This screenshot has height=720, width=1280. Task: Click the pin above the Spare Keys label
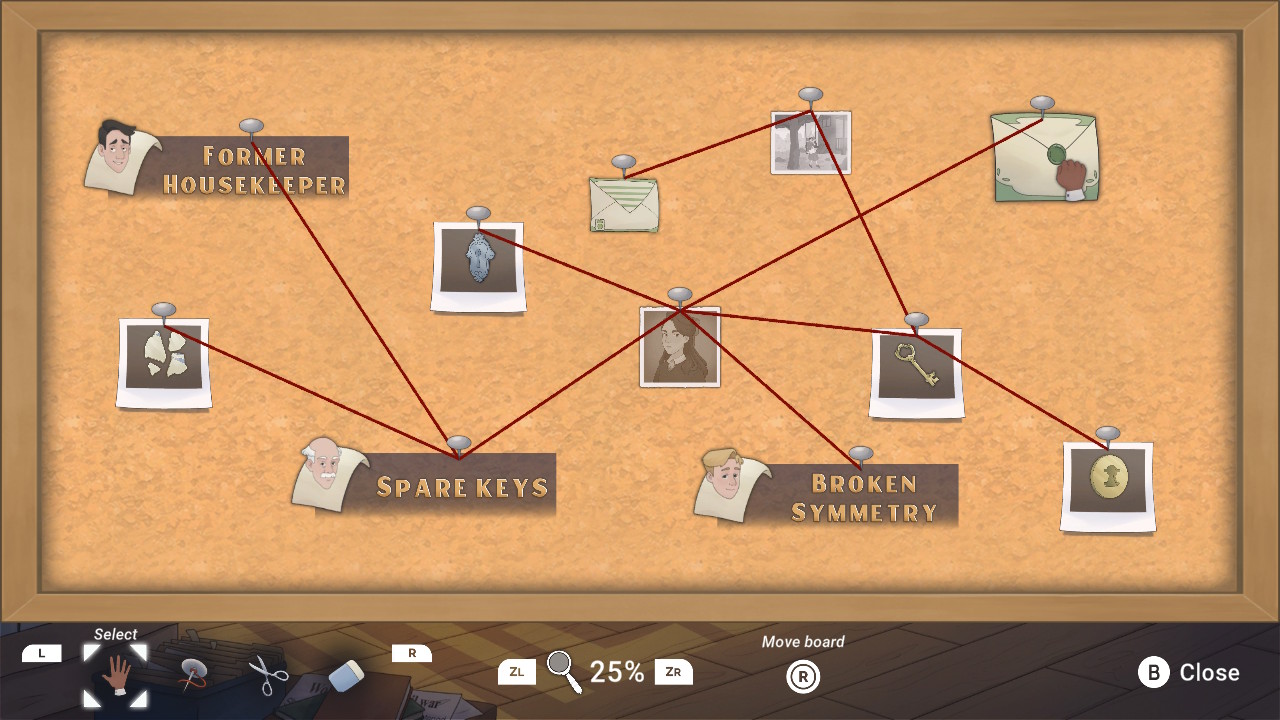tap(460, 443)
